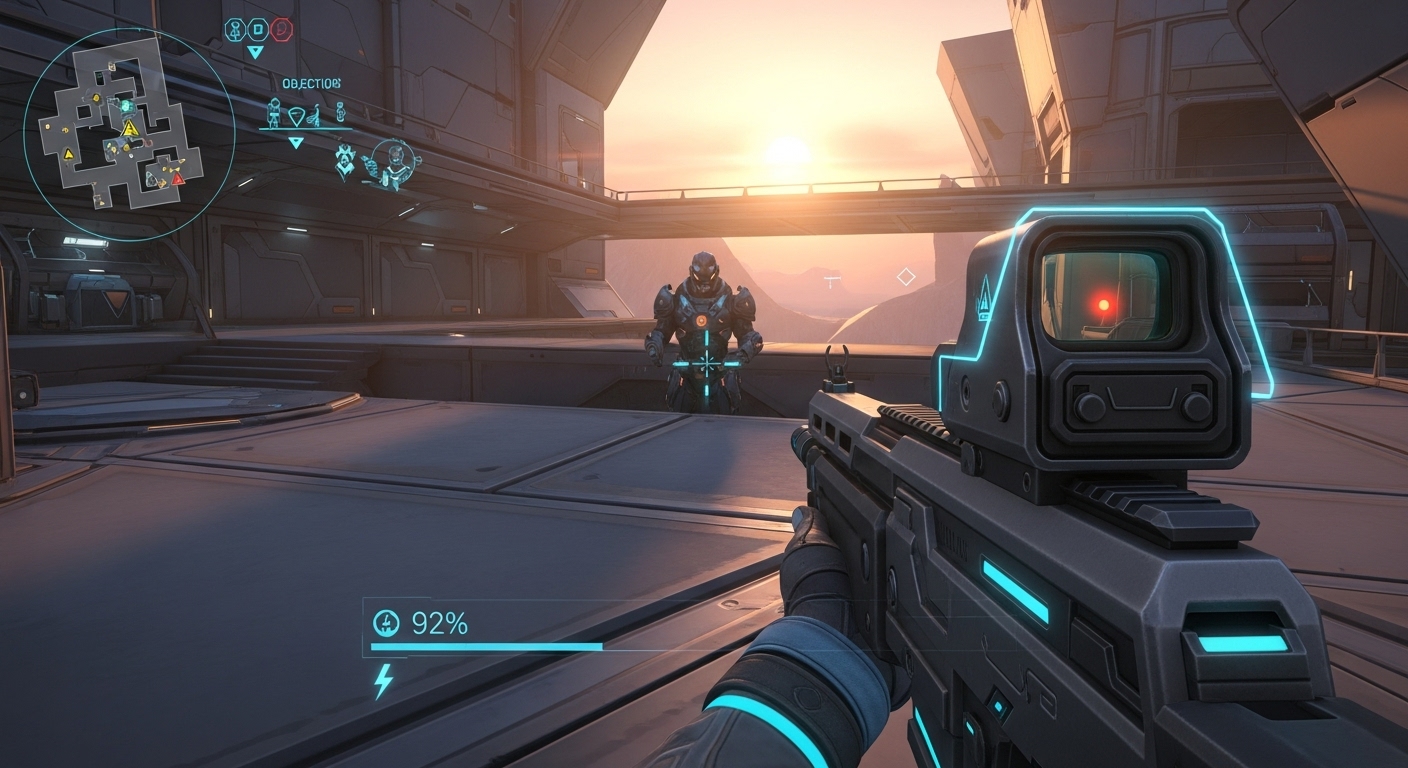Open the circular minimap
The width and height of the screenshot is (1408, 768).
coord(128,134)
